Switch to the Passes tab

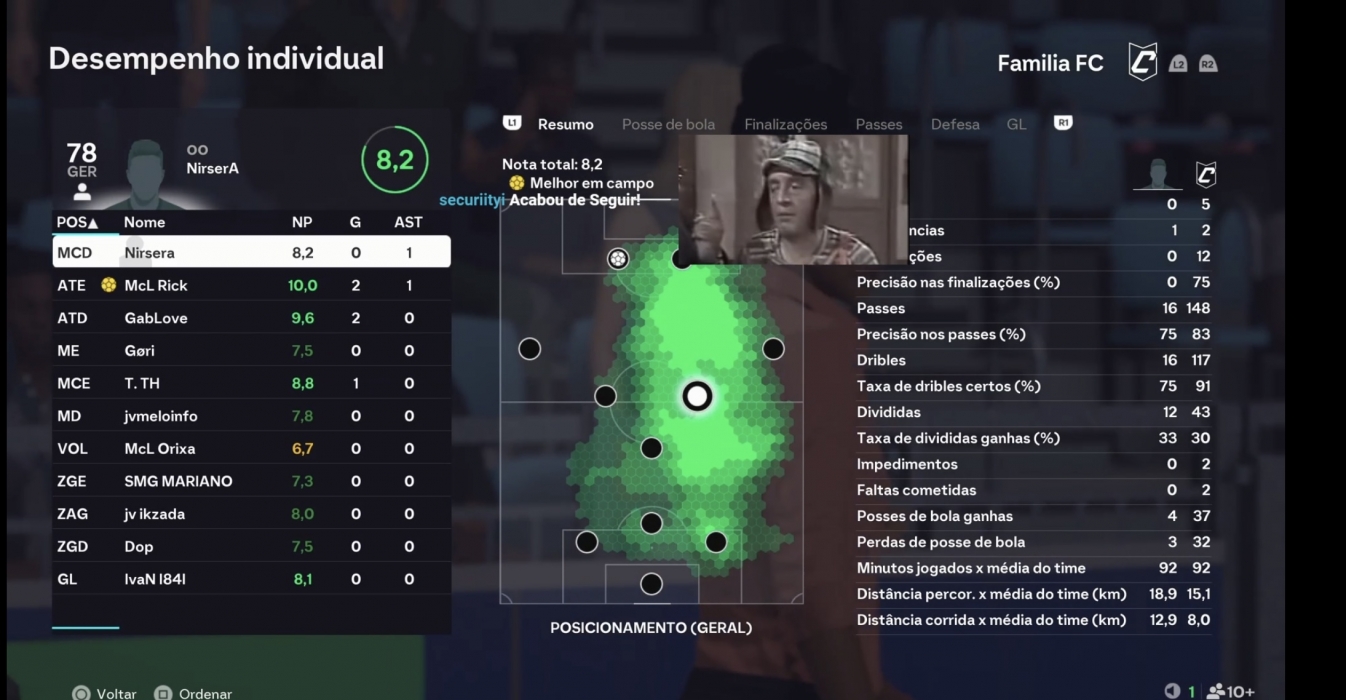coord(879,124)
